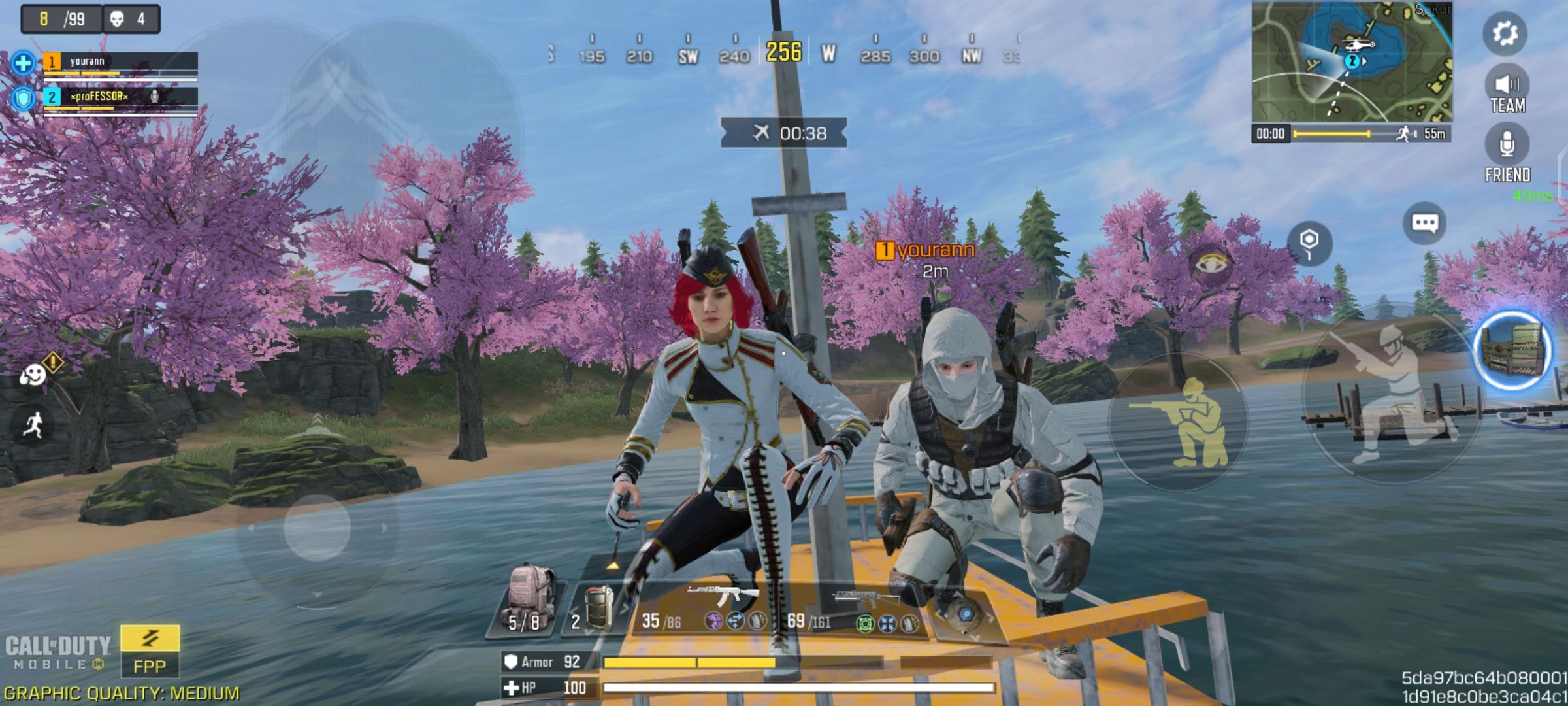Tap the glowing green vehicle button
This screenshot has width=1568, height=706.
pyautogui.click(x=1513, y=350)
